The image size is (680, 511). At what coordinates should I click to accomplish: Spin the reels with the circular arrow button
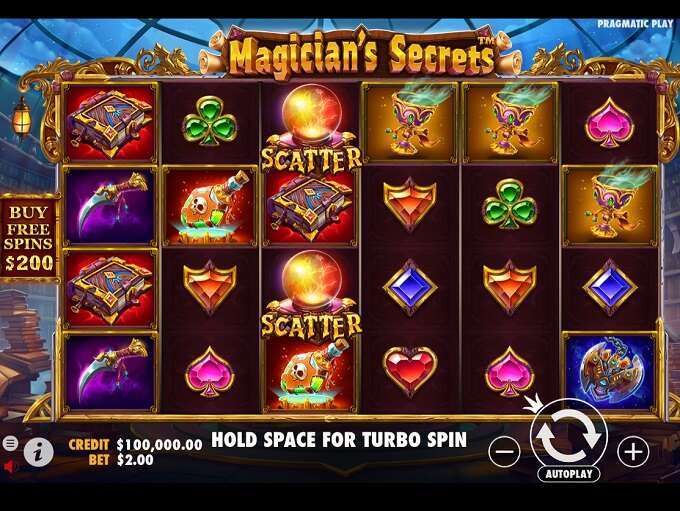click(x=568, y=434)
